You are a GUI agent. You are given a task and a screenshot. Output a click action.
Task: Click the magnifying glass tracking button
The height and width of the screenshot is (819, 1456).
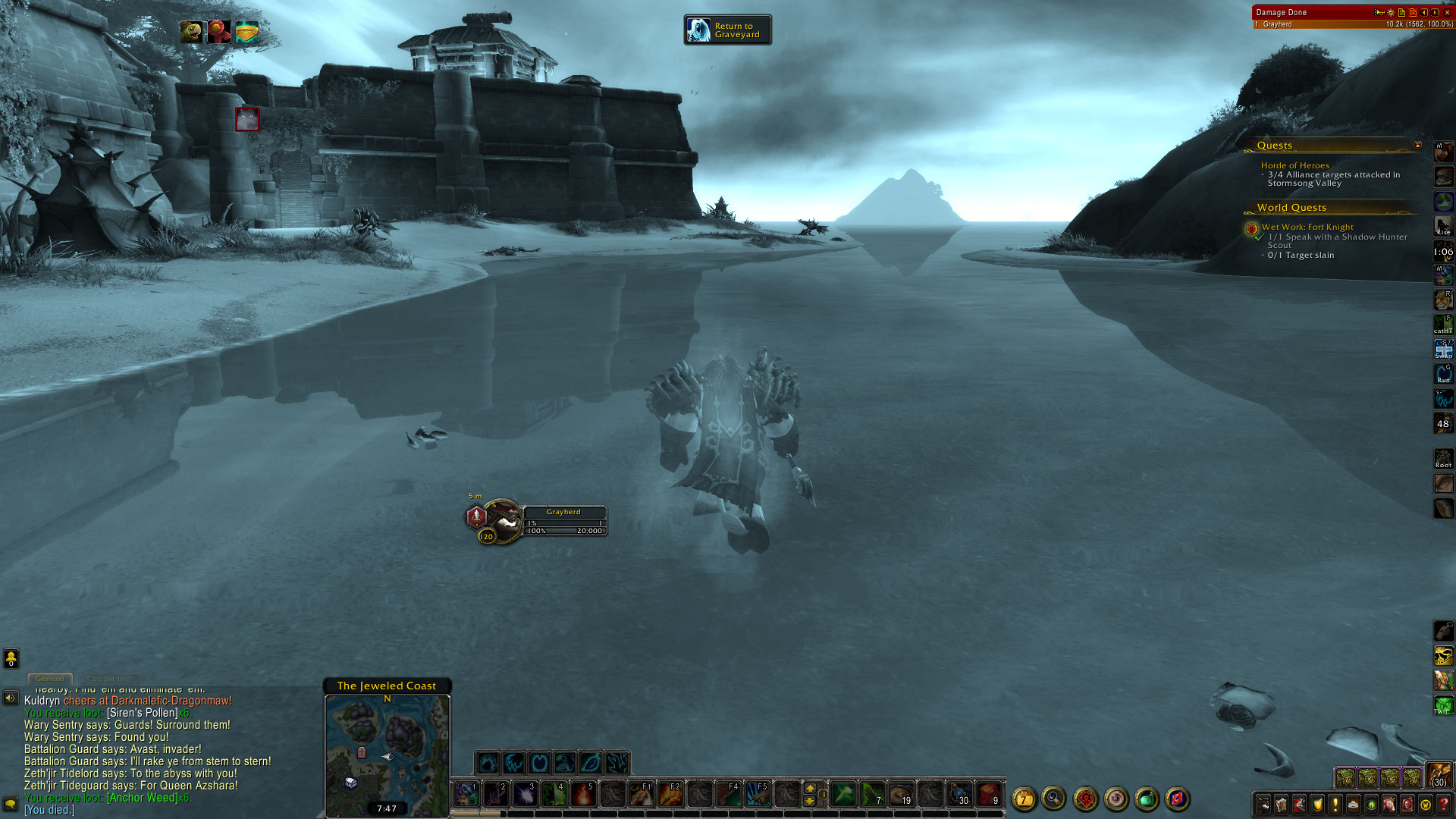(1053, 798)
